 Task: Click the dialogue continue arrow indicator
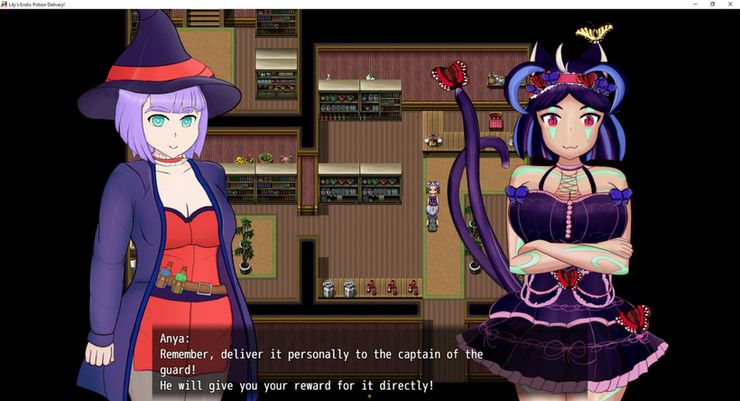coord(369,396)
